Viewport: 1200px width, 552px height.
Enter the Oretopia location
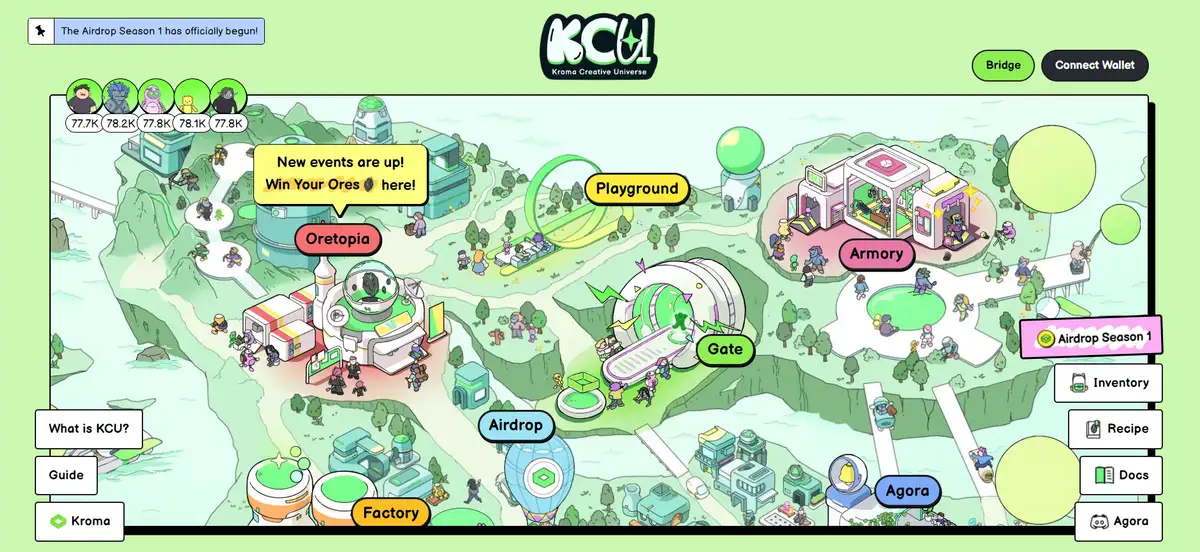338,239
